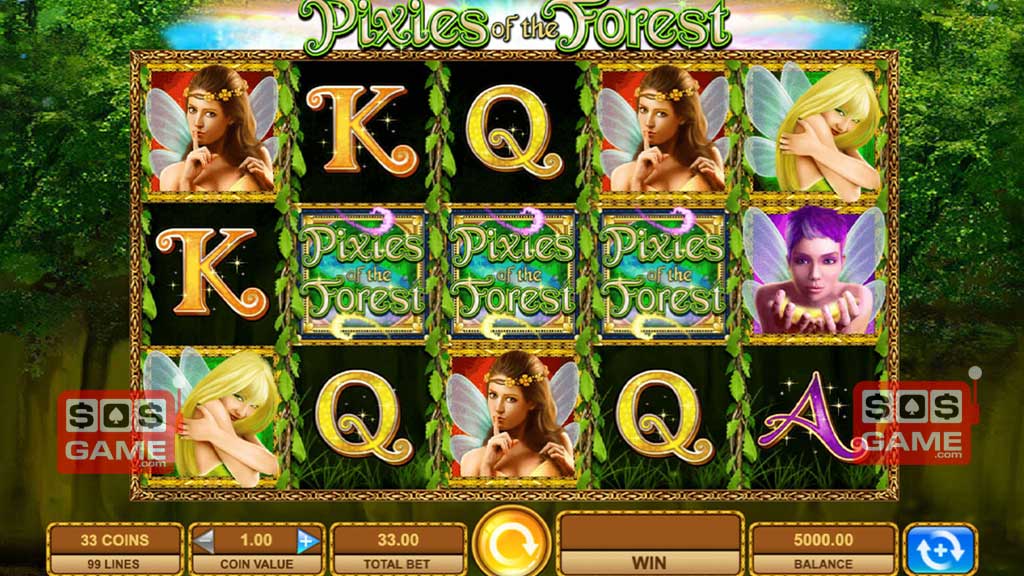Viewport: 1024px width, 576px height.
Task: Decrease coin value with the left arrow
Action: [205, 541]
